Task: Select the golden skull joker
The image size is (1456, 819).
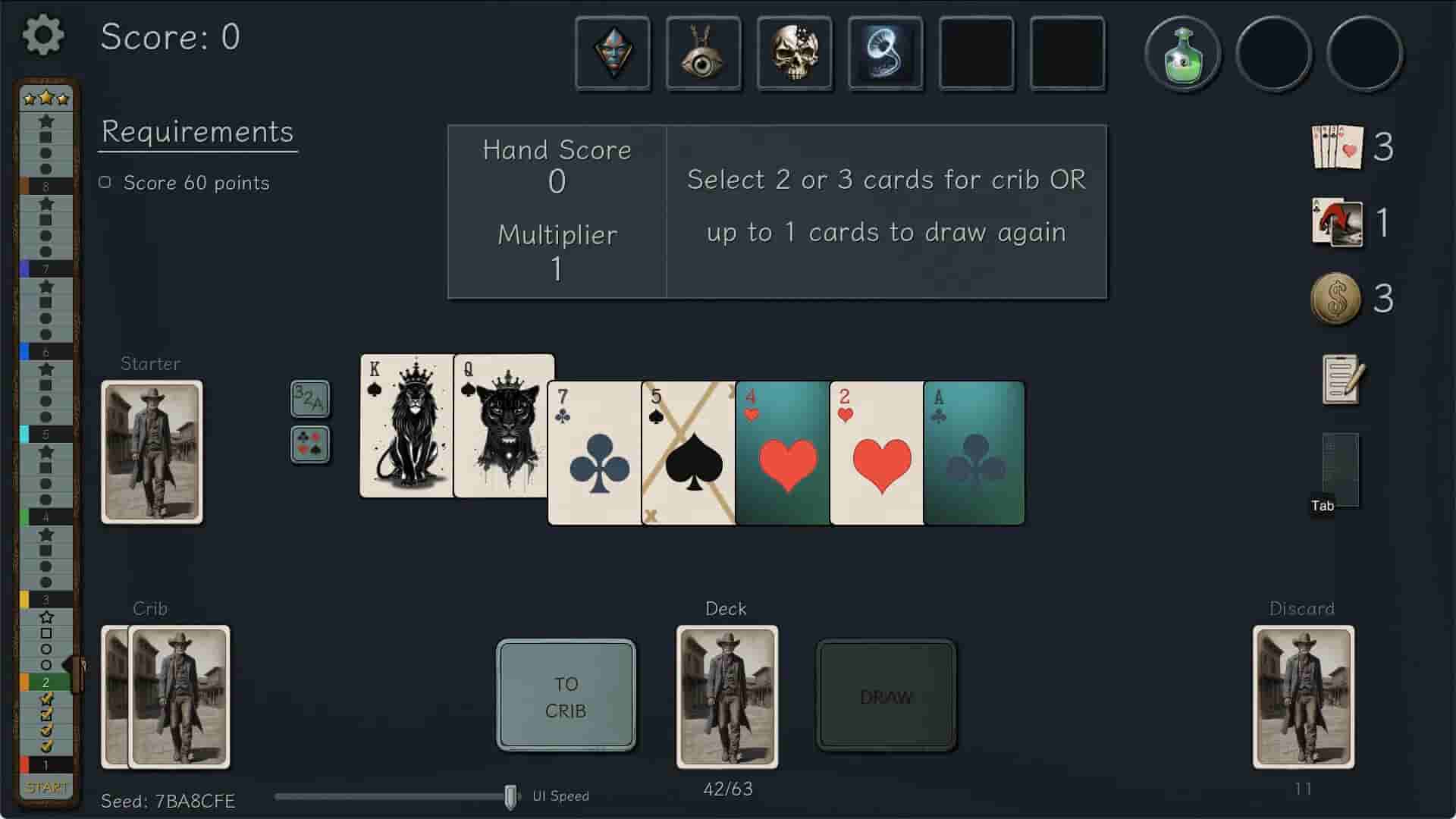Action: point(795,53)
